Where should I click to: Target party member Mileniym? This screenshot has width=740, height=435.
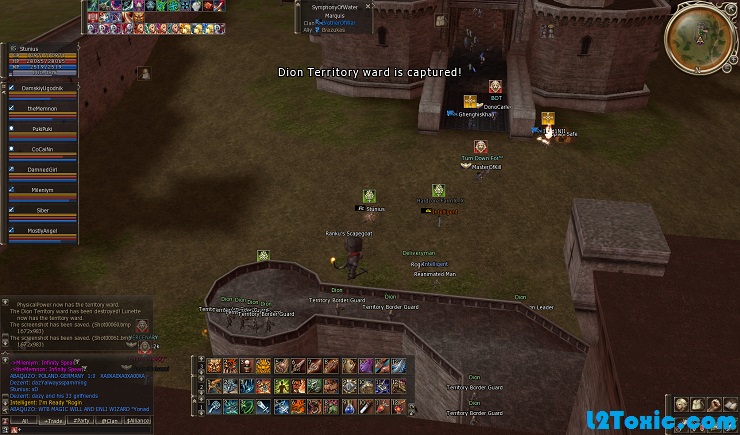[42, 189]
